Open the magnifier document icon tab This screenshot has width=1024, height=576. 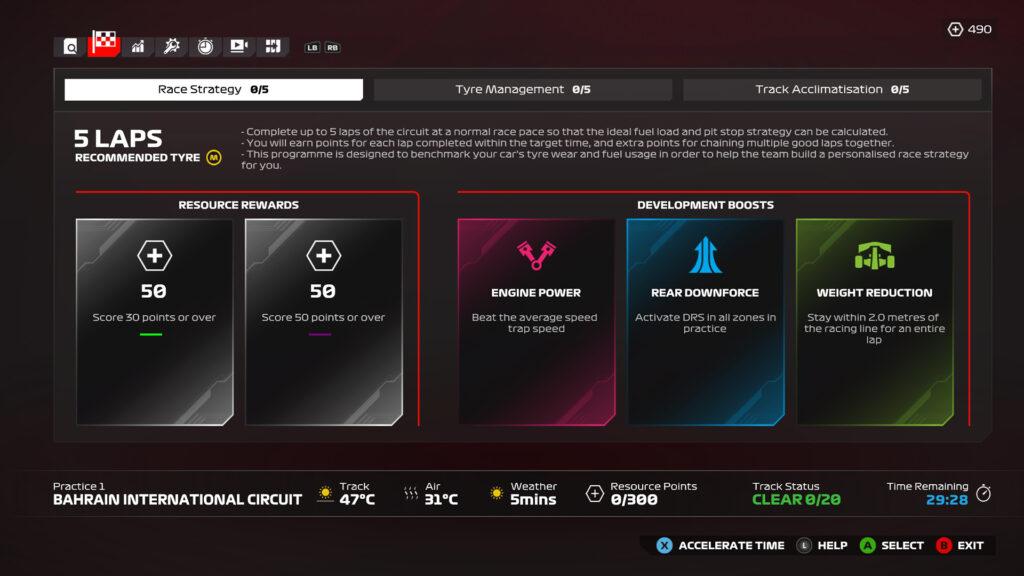[x=70, y=46]
